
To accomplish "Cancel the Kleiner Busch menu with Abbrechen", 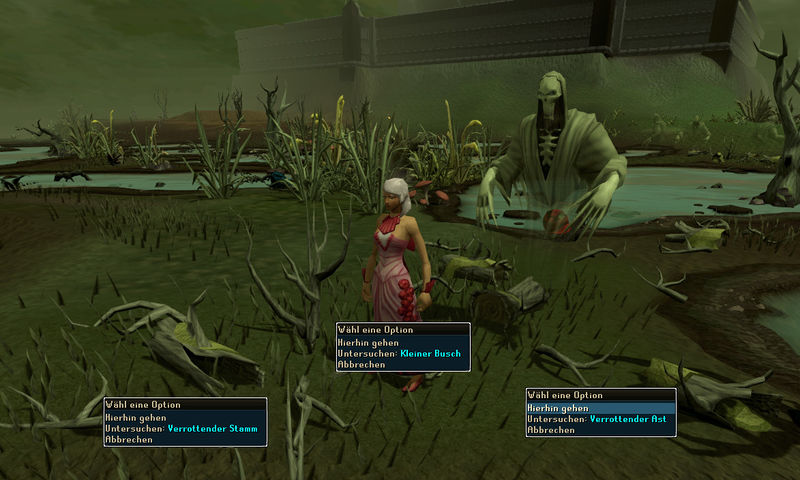I will click(x=358, y=365).
